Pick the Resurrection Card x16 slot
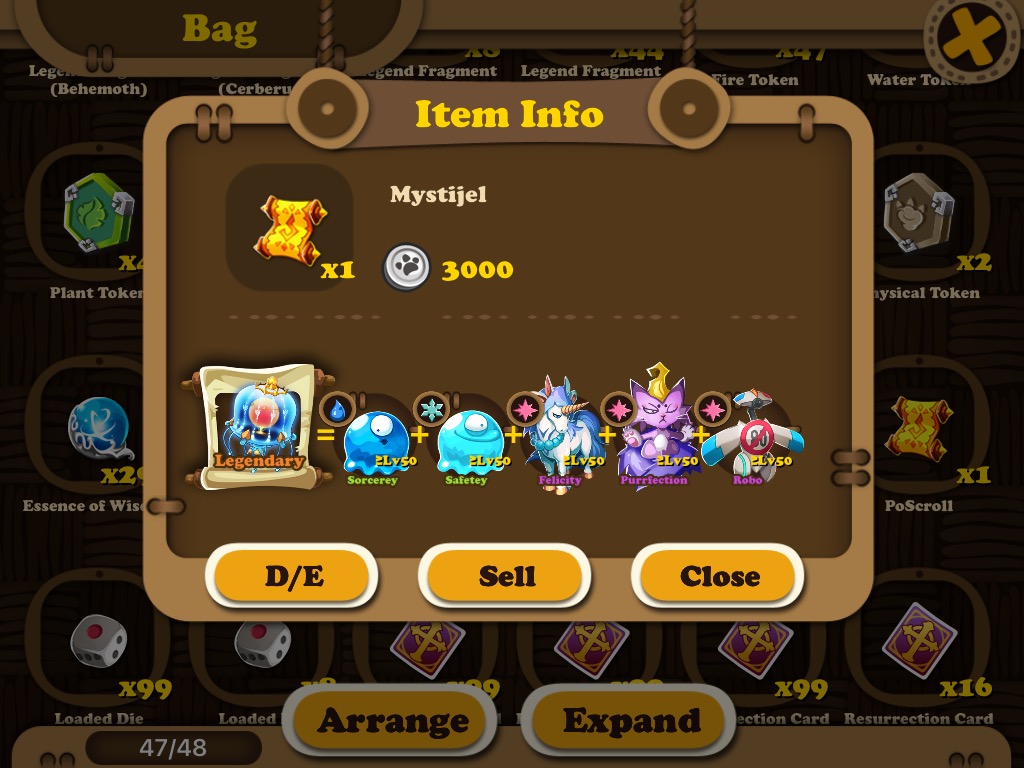The image size is (1024, 768). (919, 643)
